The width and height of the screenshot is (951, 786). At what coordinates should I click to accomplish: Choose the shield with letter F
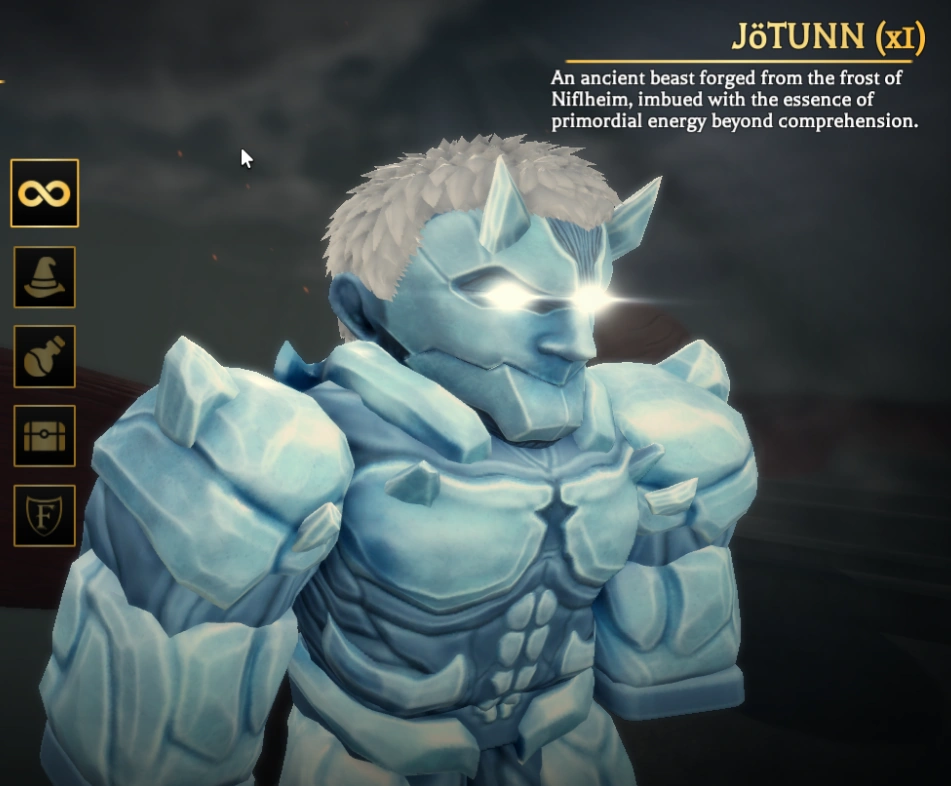click(45, 515)
